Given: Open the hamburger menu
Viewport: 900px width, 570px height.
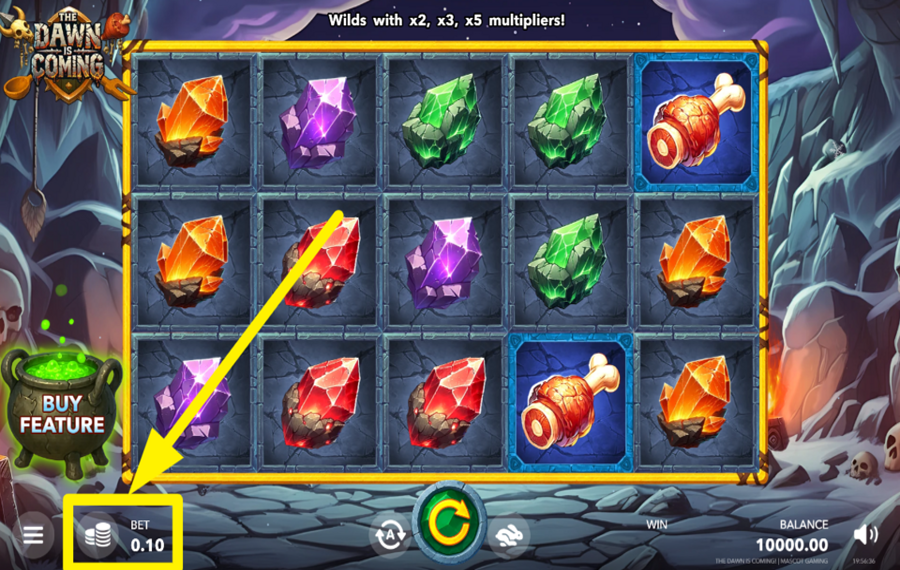Looking at the screenshot, I should (33, 535).
